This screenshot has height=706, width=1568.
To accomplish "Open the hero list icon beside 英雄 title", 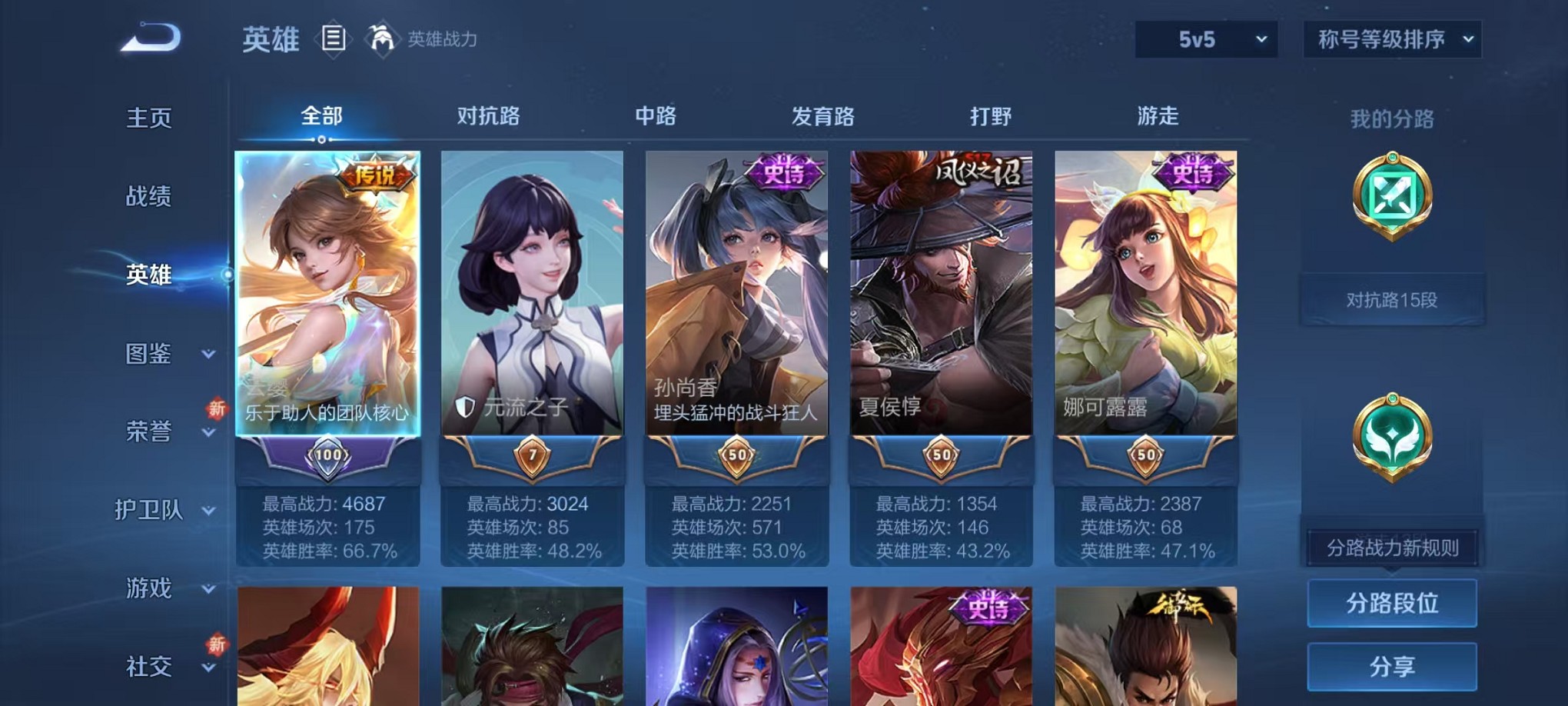I will pos(334,38).
